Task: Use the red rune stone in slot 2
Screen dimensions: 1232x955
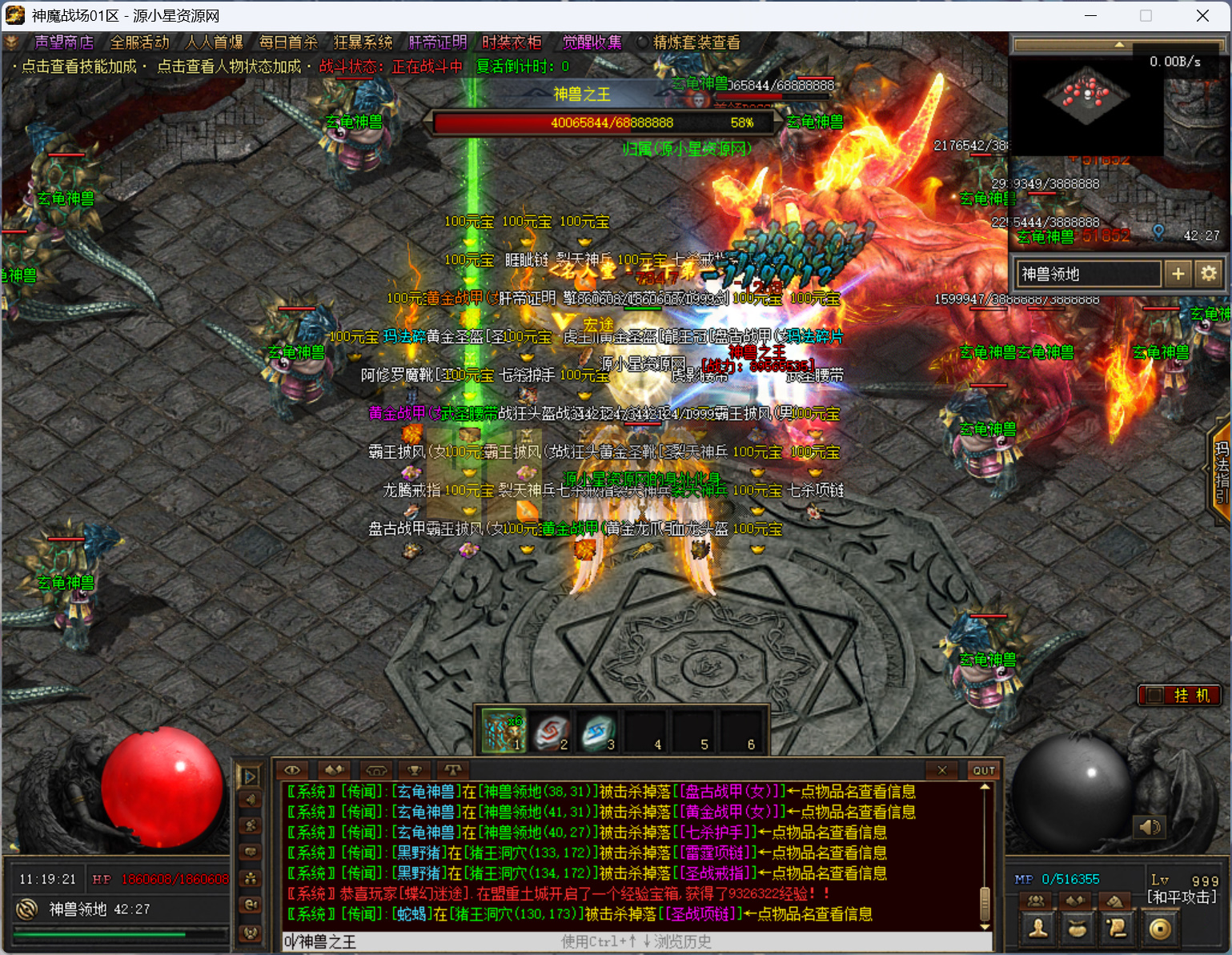Action: tap(551, 732)
